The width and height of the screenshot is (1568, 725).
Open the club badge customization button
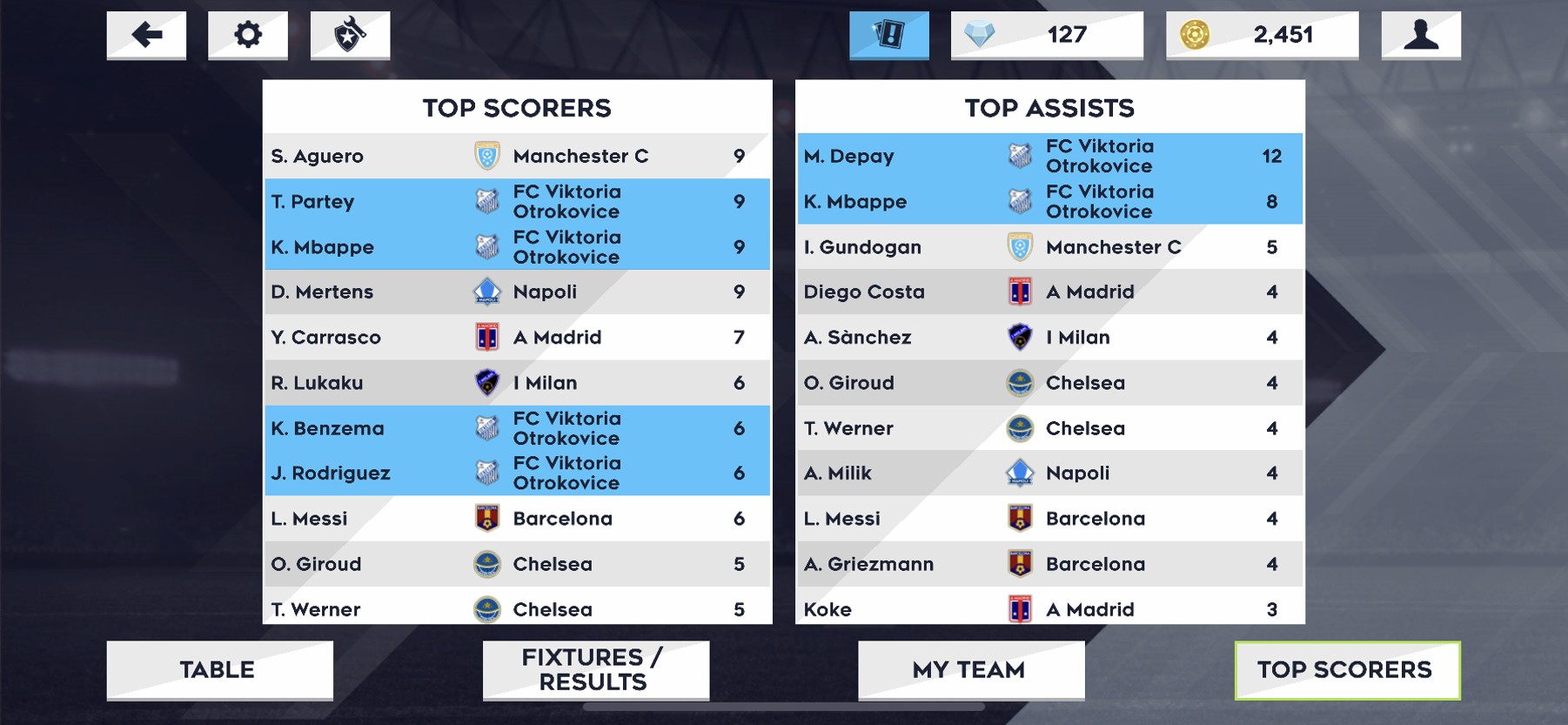point(350,35)
